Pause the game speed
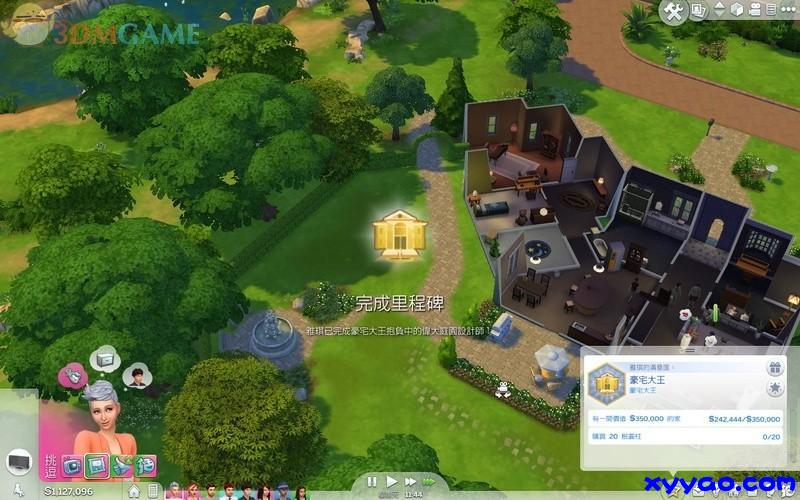 372,482
